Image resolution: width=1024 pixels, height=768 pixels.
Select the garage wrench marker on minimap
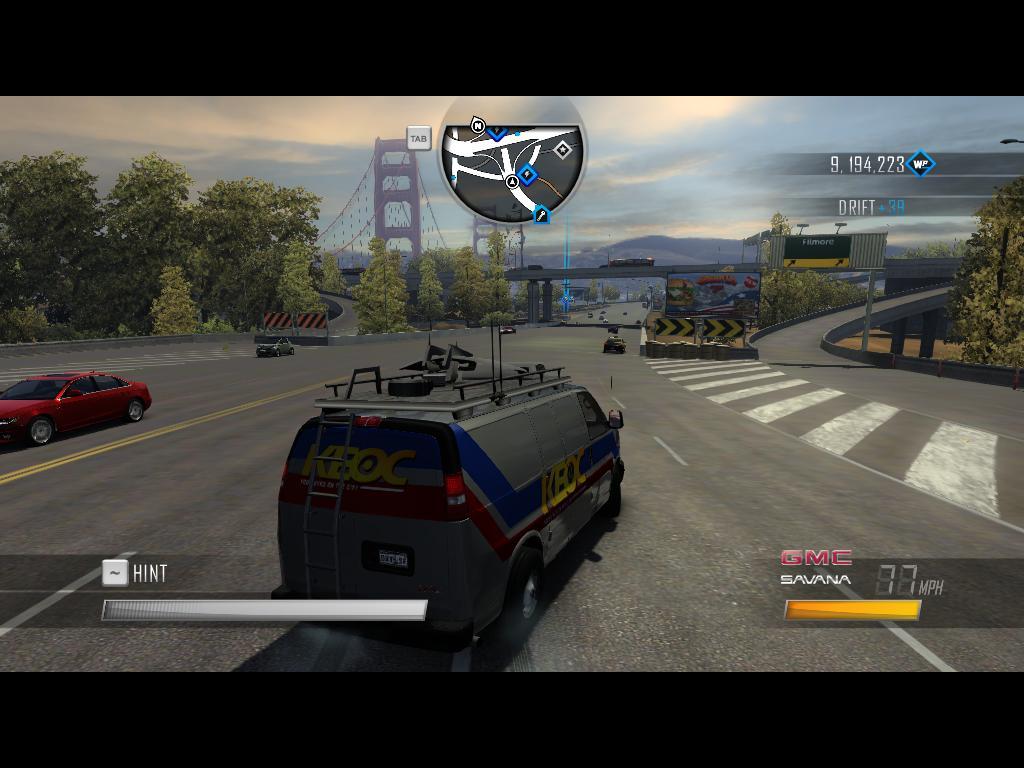pos(541,214)
